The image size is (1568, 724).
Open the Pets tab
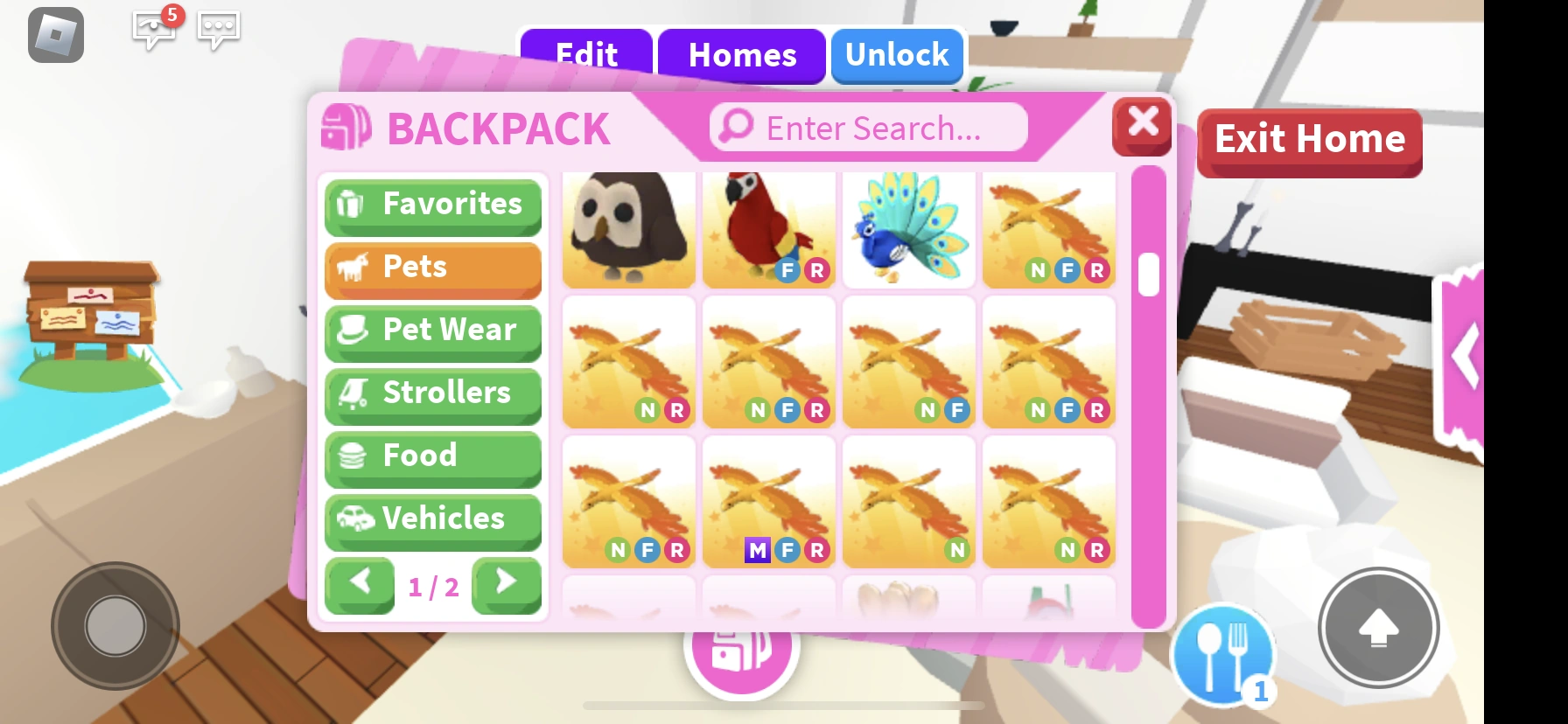pyautogui.click(x=432, y=268)
